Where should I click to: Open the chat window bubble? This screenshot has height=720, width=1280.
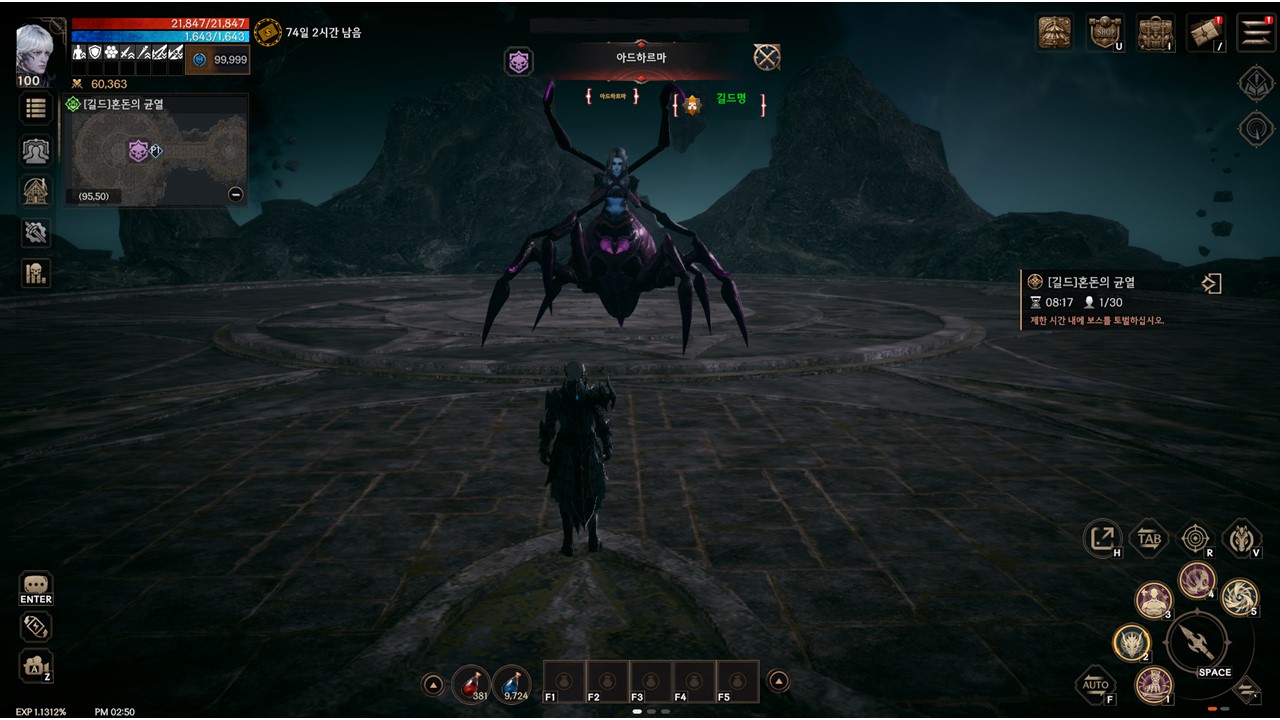tap(36, 585)
